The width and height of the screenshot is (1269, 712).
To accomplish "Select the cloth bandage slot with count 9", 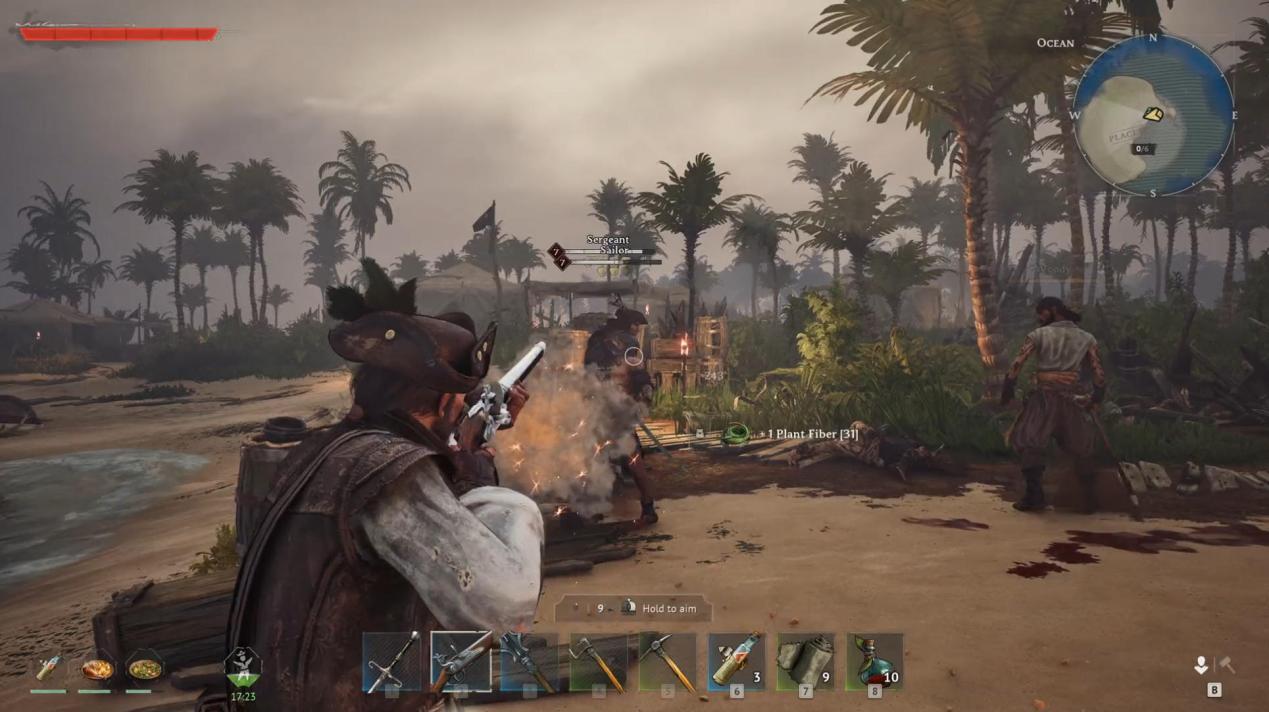I will point(805,661).
